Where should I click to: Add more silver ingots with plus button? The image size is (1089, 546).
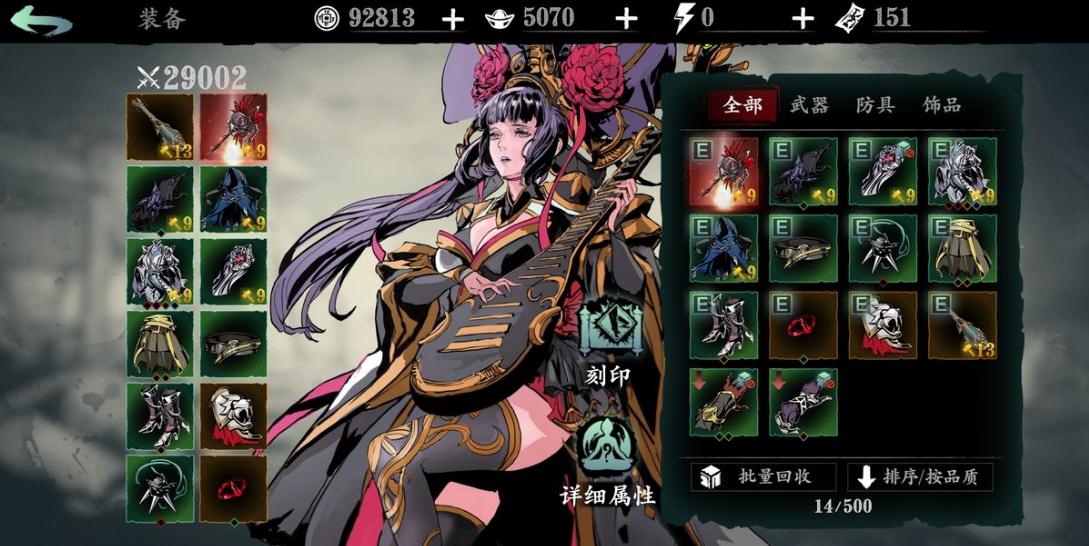click(x=626, y=18)
